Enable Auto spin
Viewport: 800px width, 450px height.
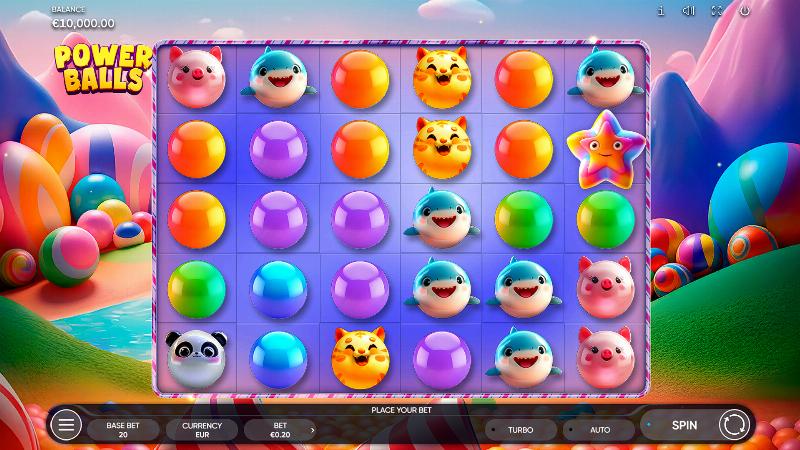pos(600,429)
